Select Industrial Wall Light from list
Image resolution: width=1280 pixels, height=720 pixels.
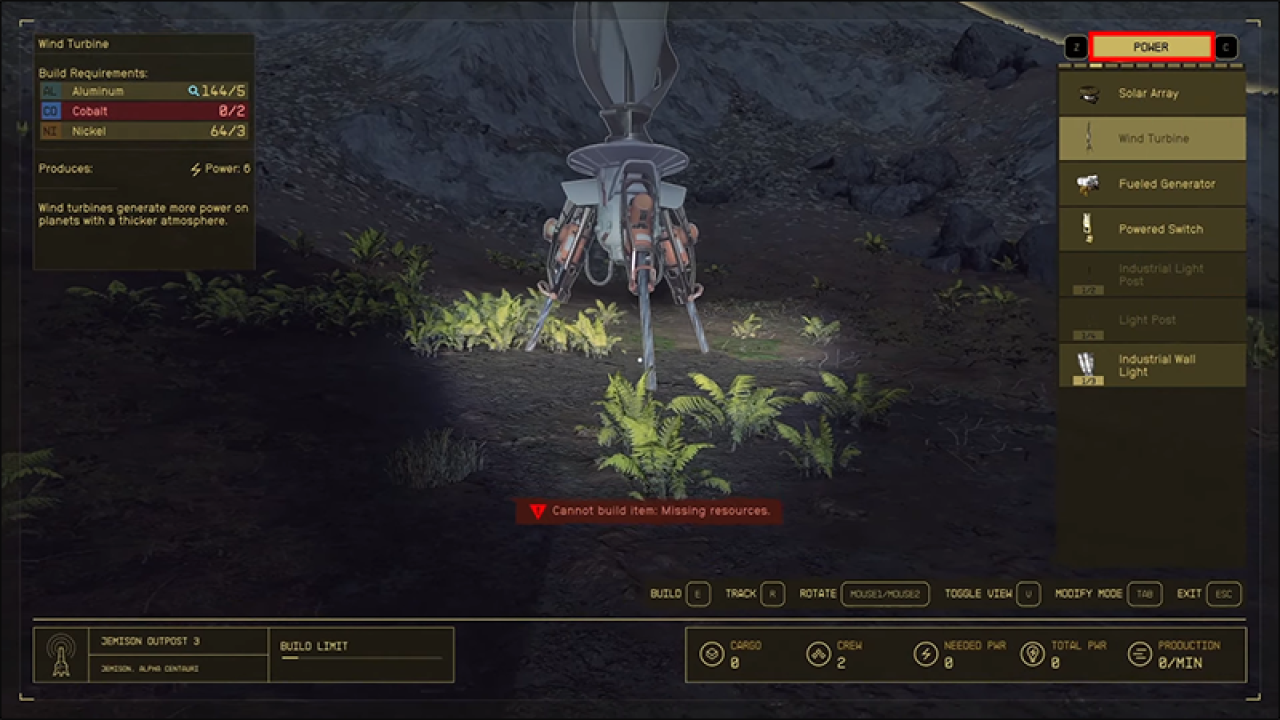point(1152,365)
